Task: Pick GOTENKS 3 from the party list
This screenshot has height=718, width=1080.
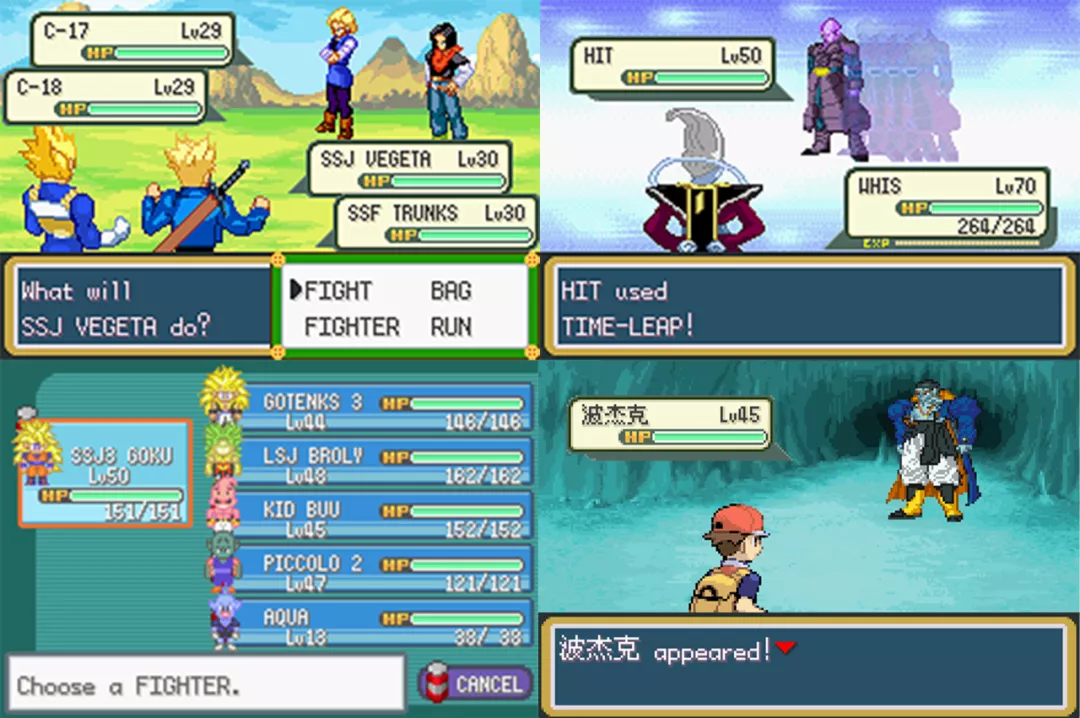Action: coord(384,408)
